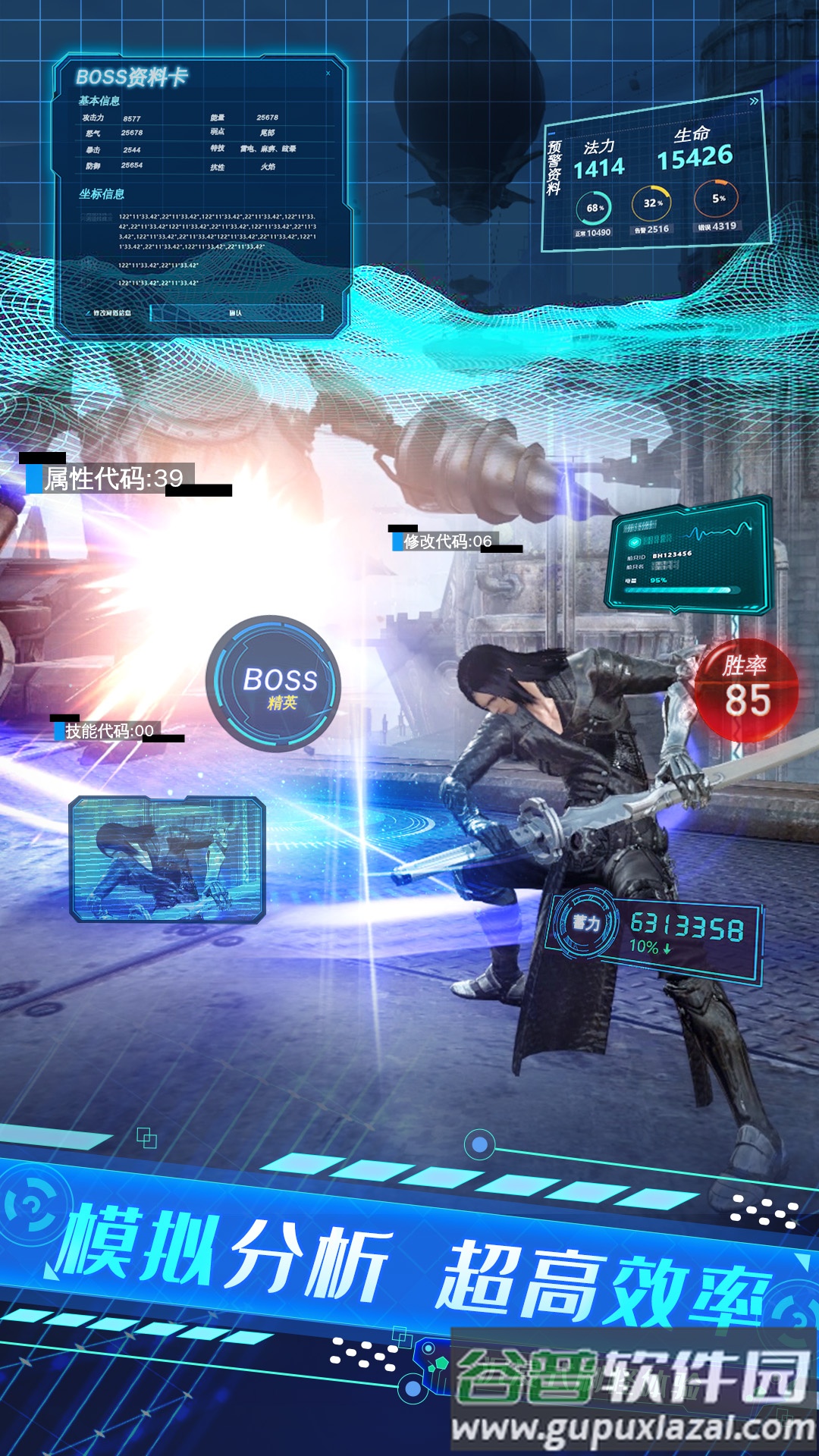Tap the 蓄力 charge circle icon
Viewport: 819px width, 1456px height.
pyautogui.click(x=585, y=923)
